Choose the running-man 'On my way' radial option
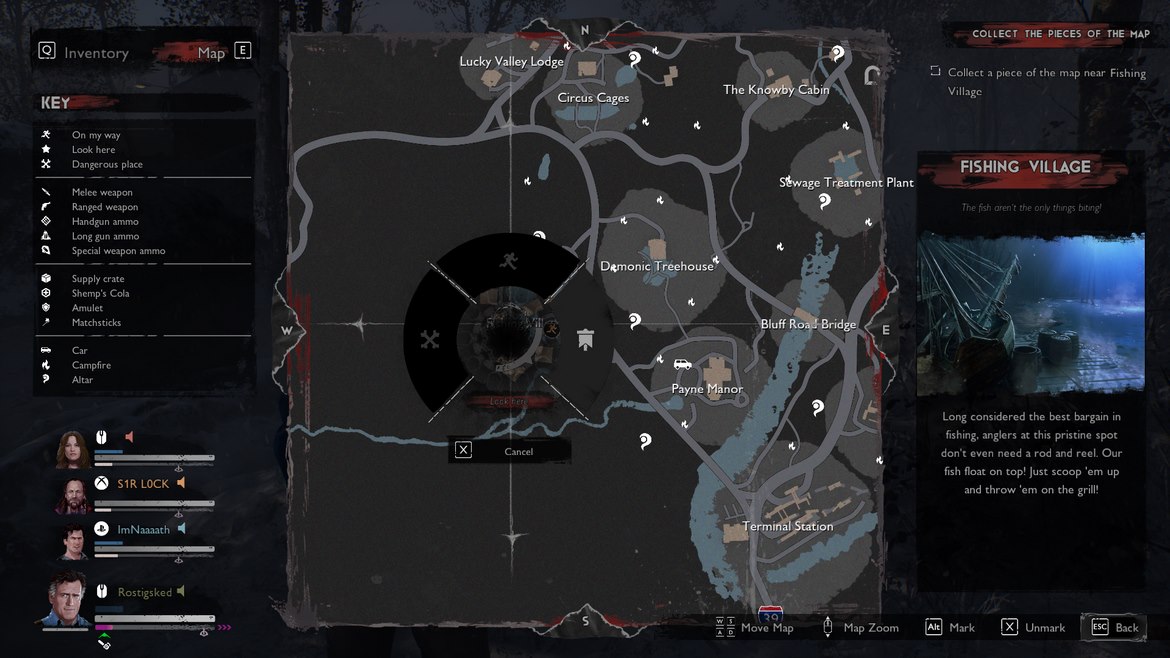Screen dimensions: 1170x658 coord(509,262)
